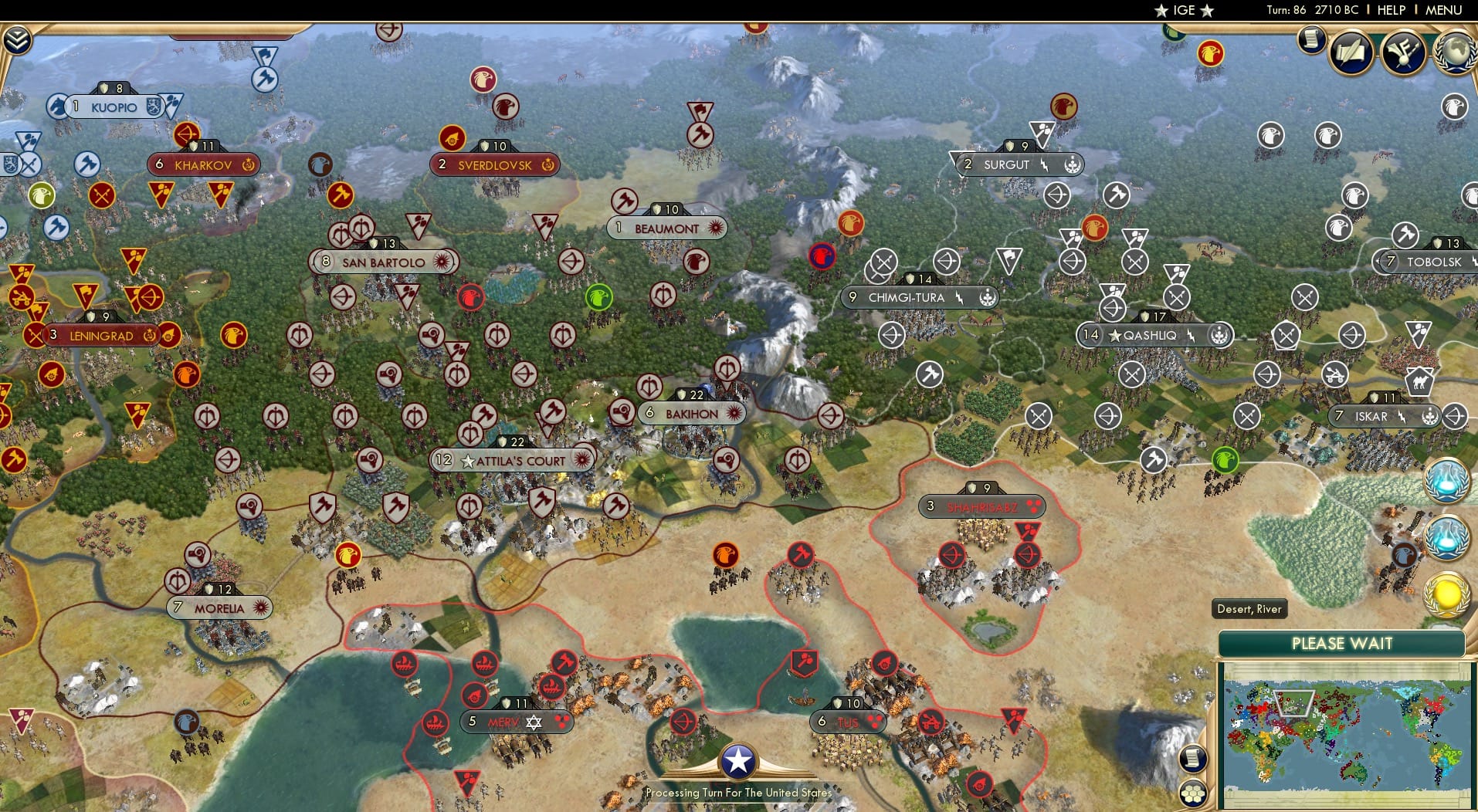This screenshot has width=1478, height=812.
Task: Click the blue science beaker notification icon
Action: pyautogui.click(x=1448, y=480)
